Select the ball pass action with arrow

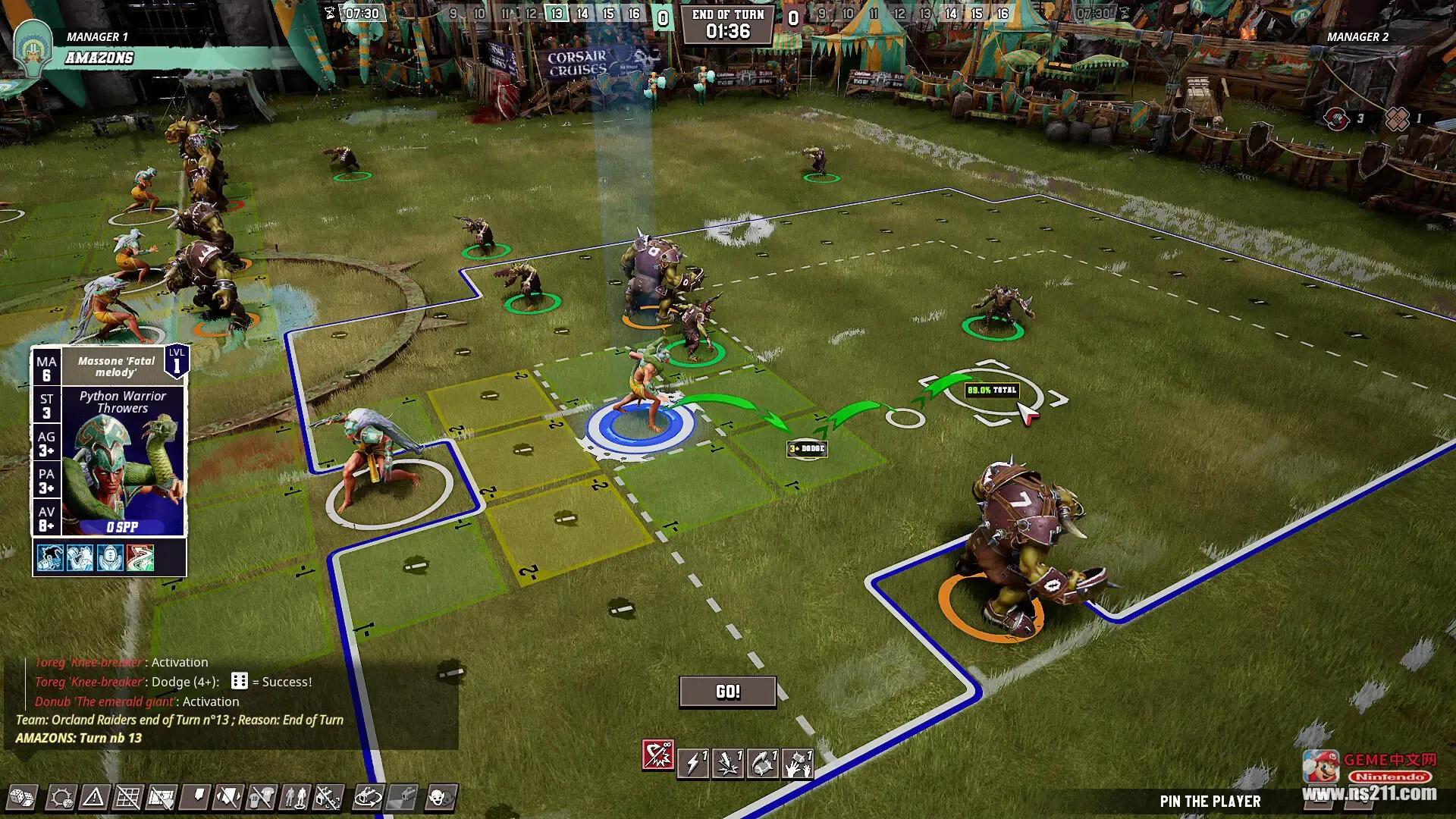(x=763, y=763)
